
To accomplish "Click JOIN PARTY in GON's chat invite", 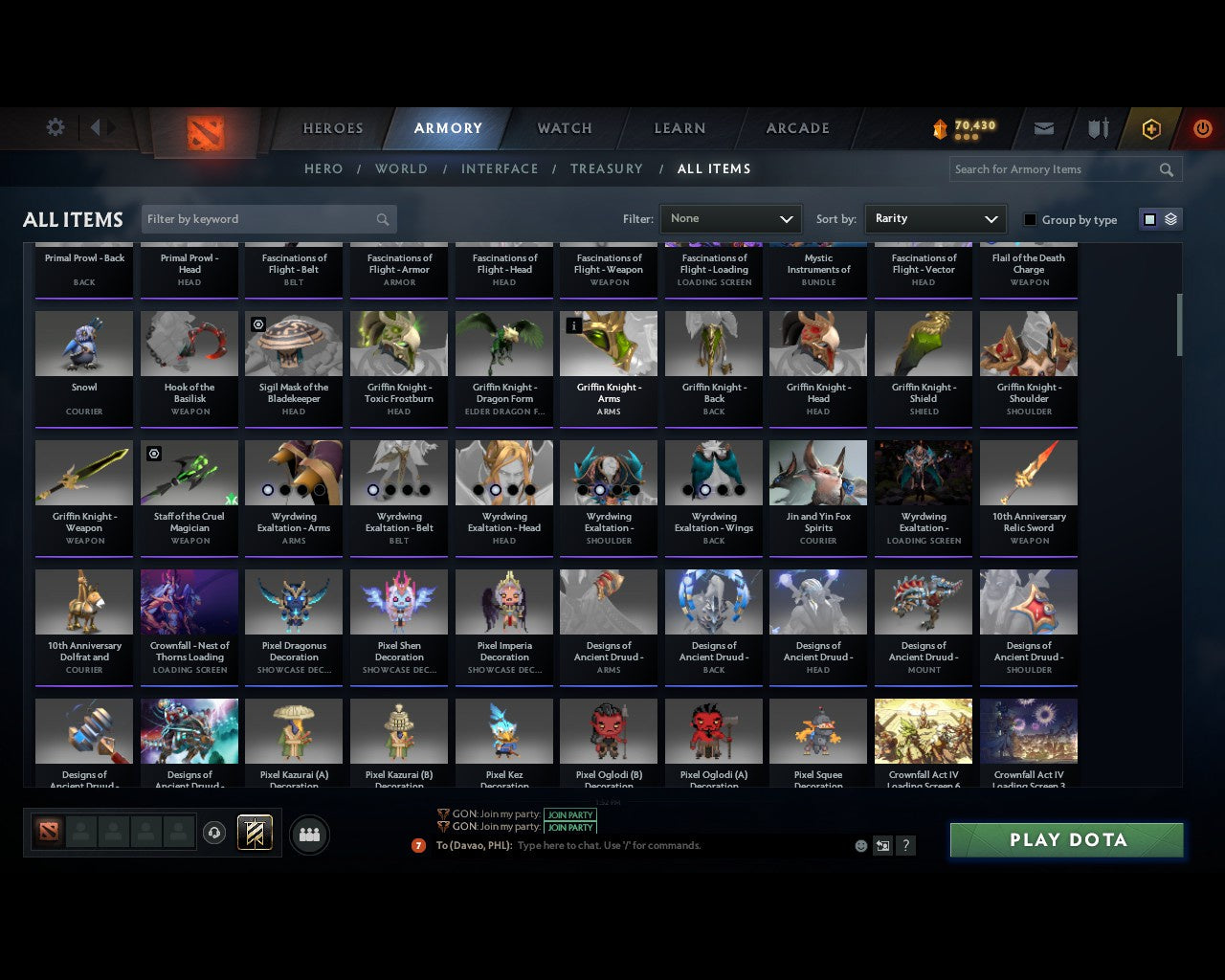I will click(569, 815).
